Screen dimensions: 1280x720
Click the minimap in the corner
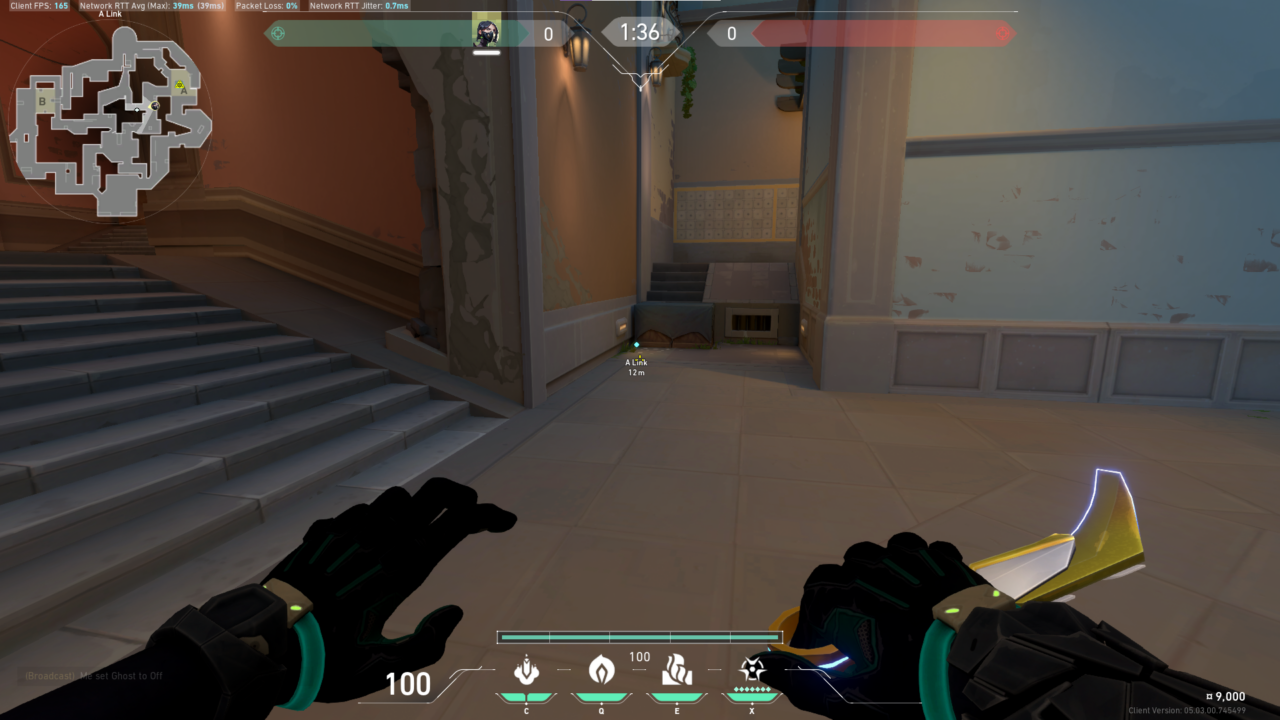[x=110, y=120]
